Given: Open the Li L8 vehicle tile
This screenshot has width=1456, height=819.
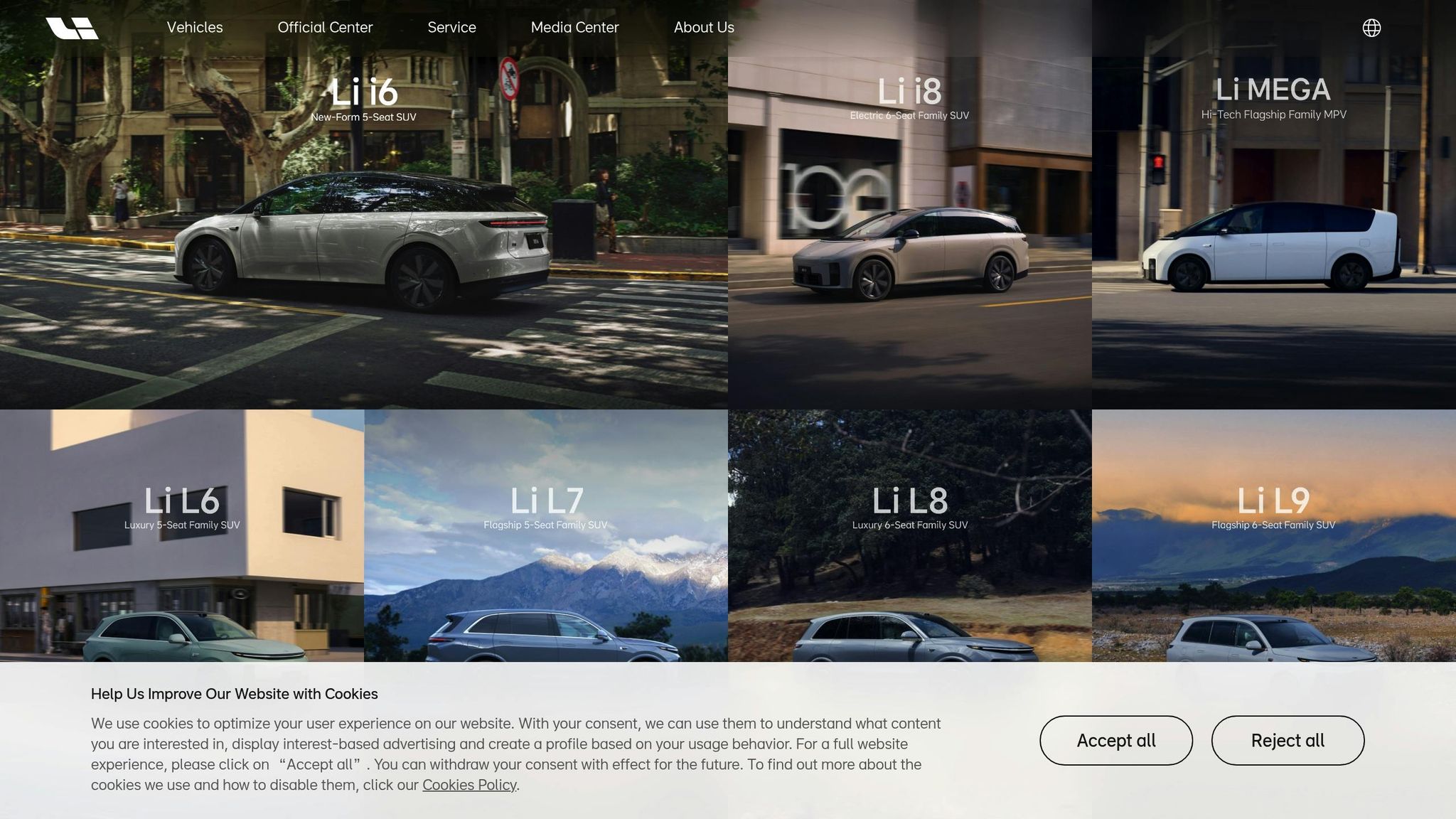Looking at the screenshot, I should [910, 540].
